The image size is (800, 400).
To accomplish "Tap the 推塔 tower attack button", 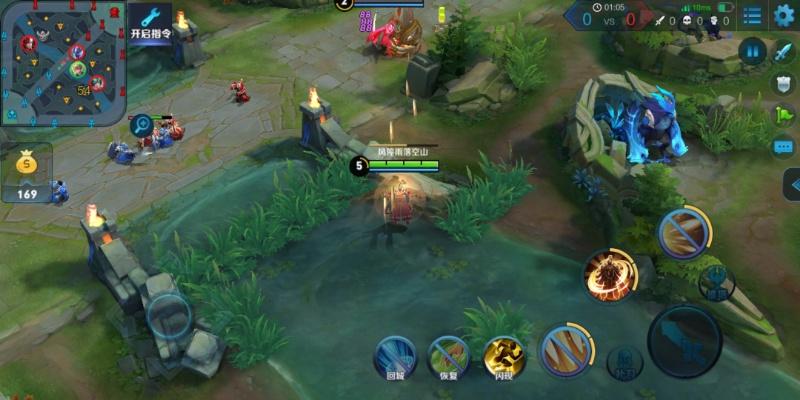I will (717, 282).
